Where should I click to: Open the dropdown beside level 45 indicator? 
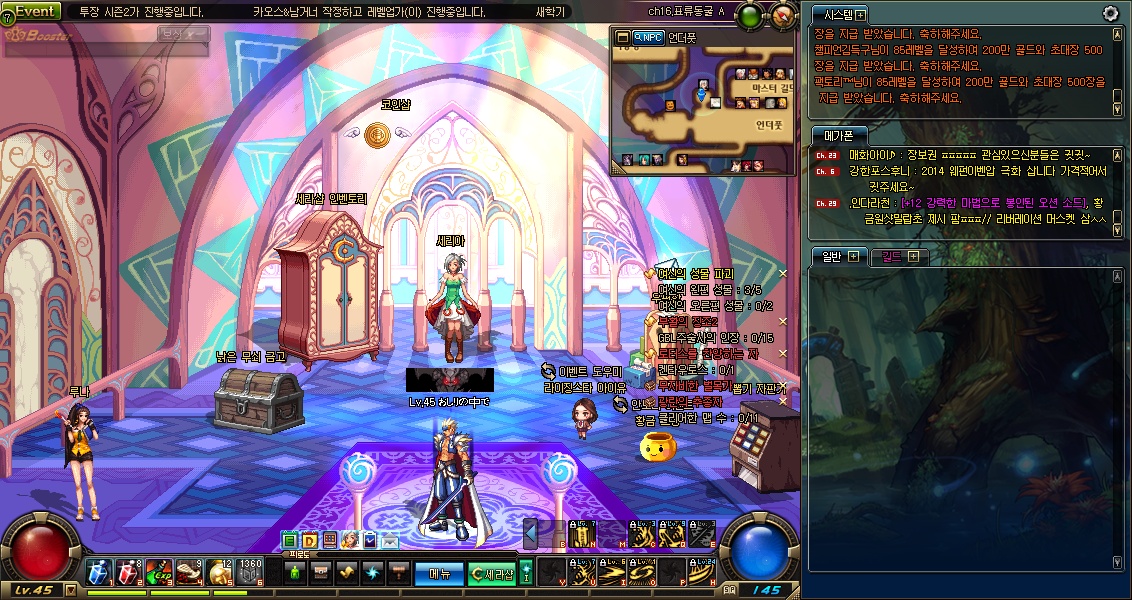click(x=68, y=590)
